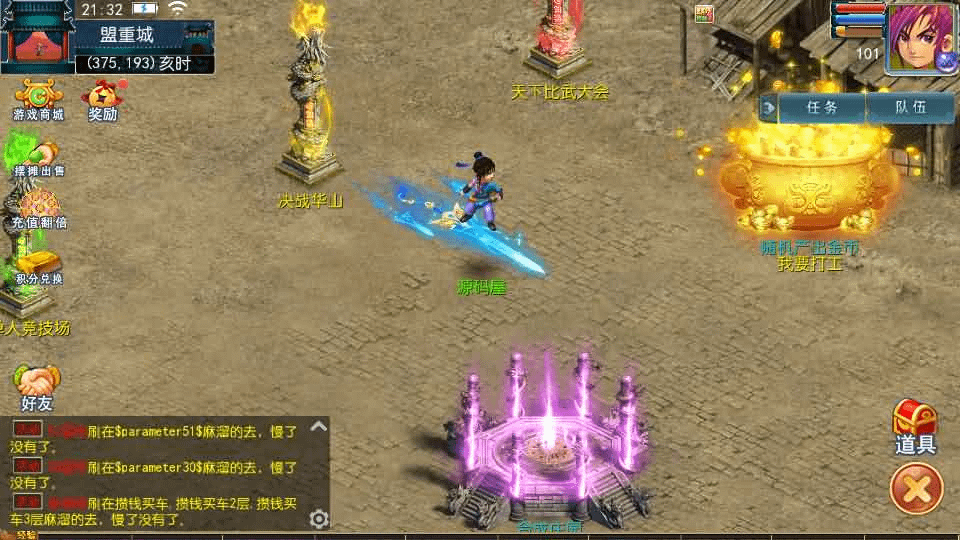The height and width of the screenshot is (540, 960).
Task: Switch to the 队伍 team tab
Action: [909, 107]
